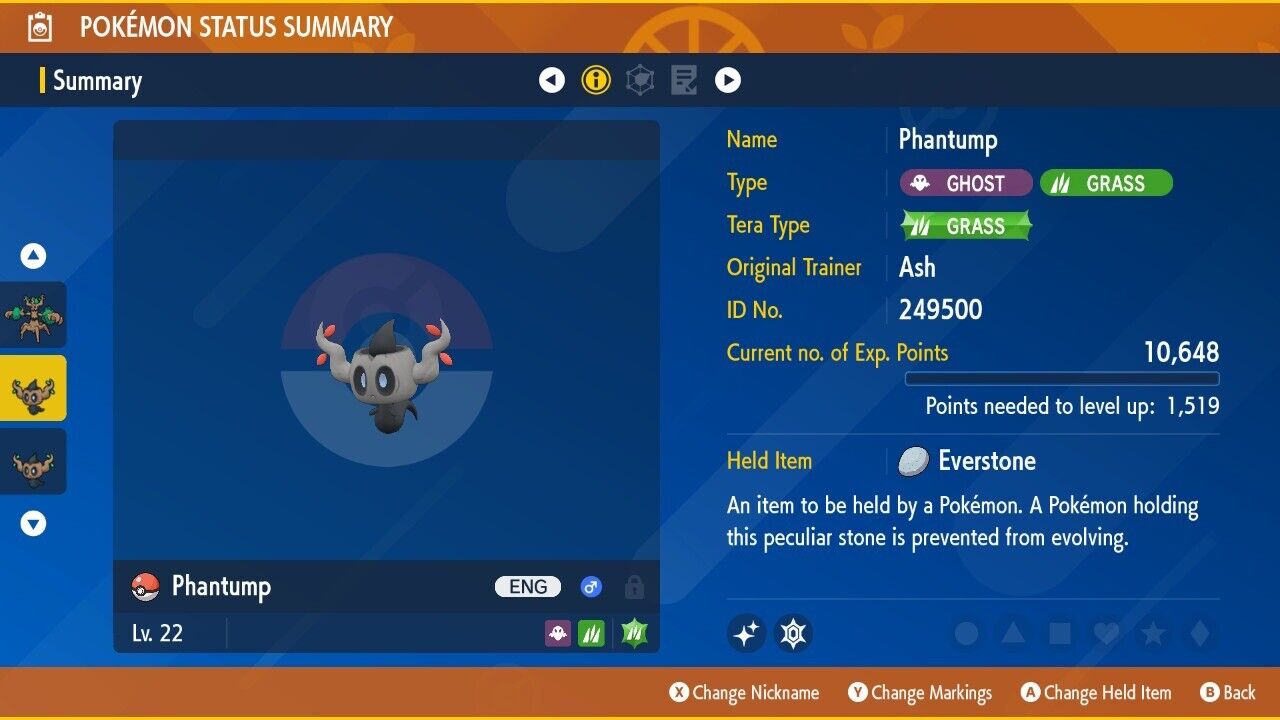The height and width of the screenshot is (720, 1280).
Task: Toggle the heart marking
Action: (1105, 633)
